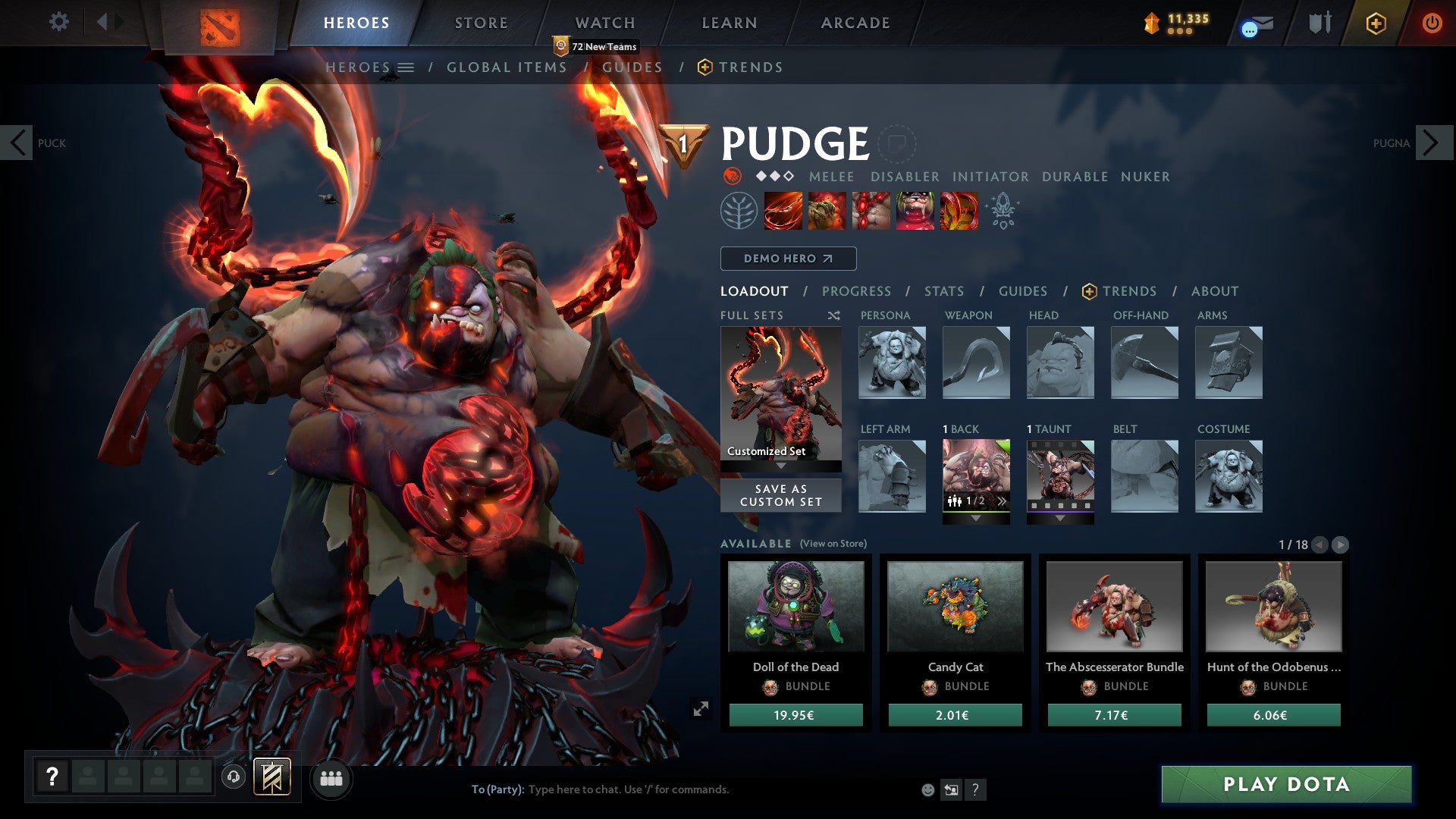
Task: Select the Candy Cat bundle thumbnail
Action: (x=955, y=606)
